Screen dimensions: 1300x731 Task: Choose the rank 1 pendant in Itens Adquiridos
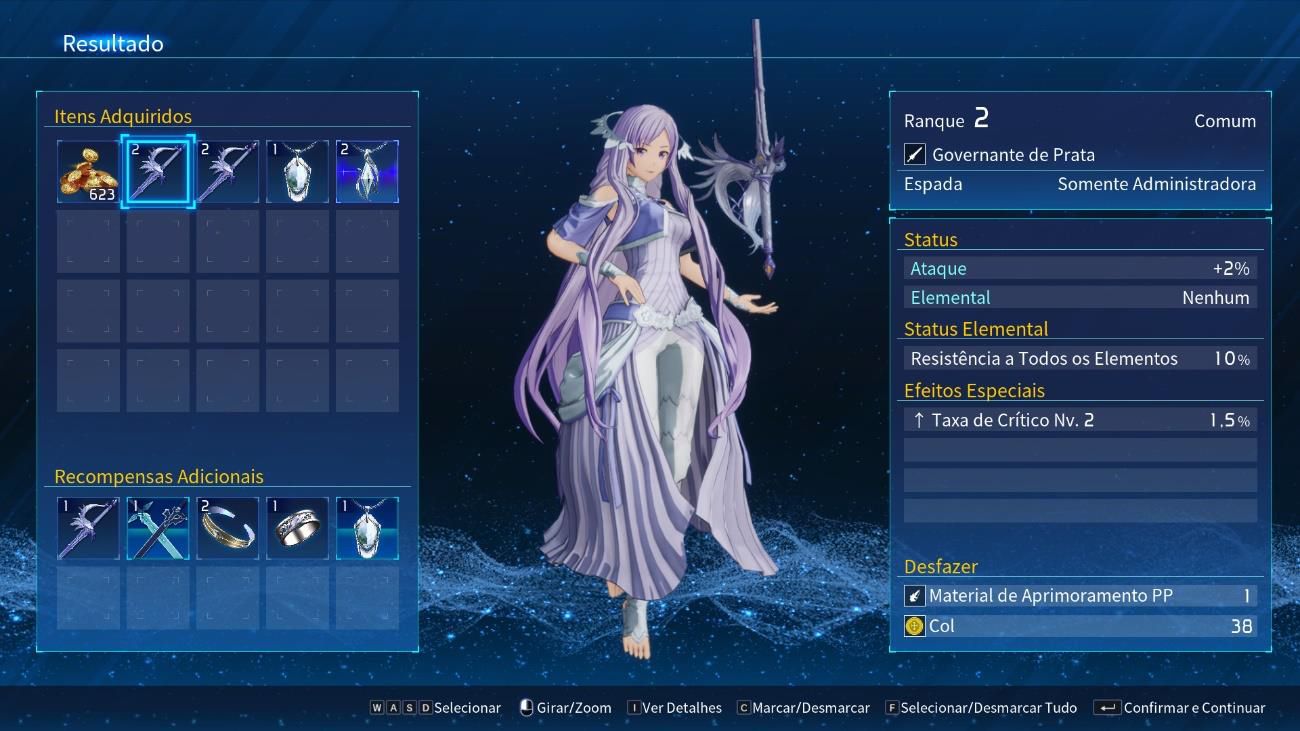click(x=298, y=172)
